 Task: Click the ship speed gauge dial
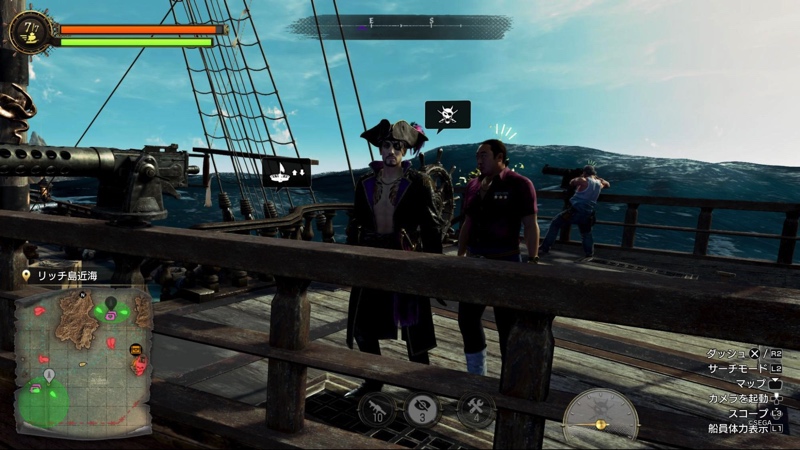[601, 415]
